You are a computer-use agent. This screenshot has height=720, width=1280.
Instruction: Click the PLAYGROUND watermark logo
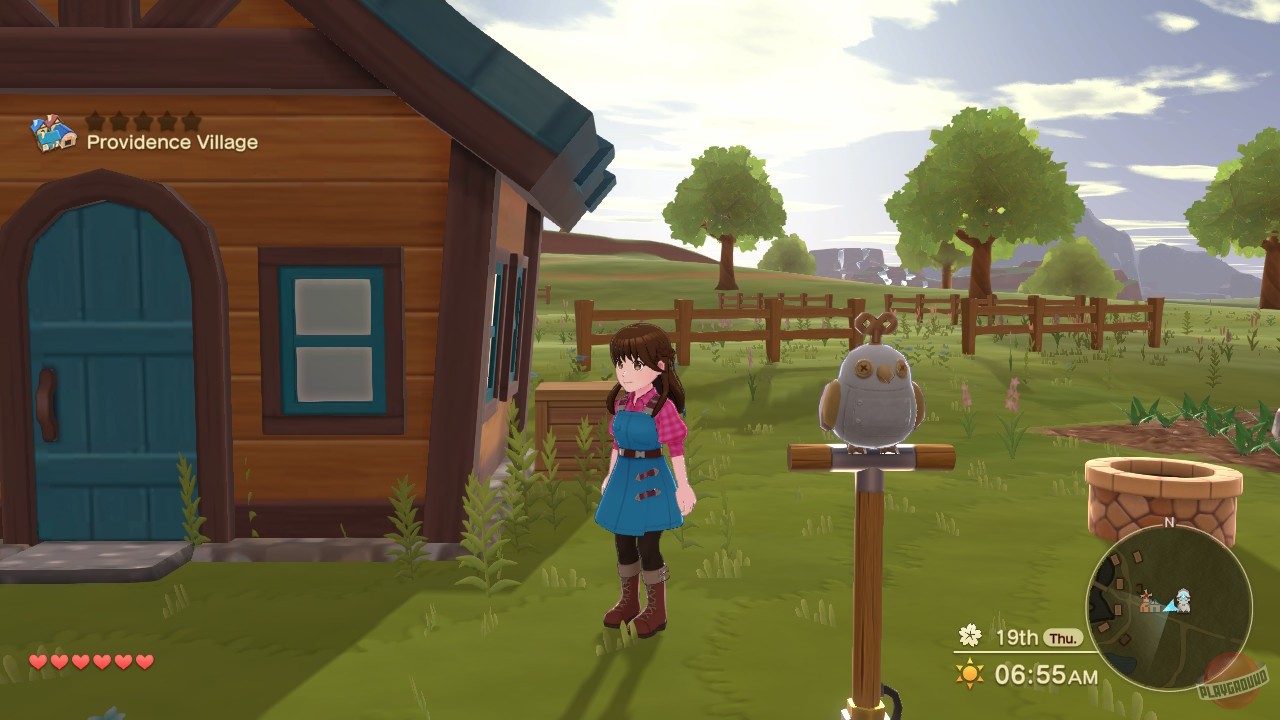point(1232,681)
